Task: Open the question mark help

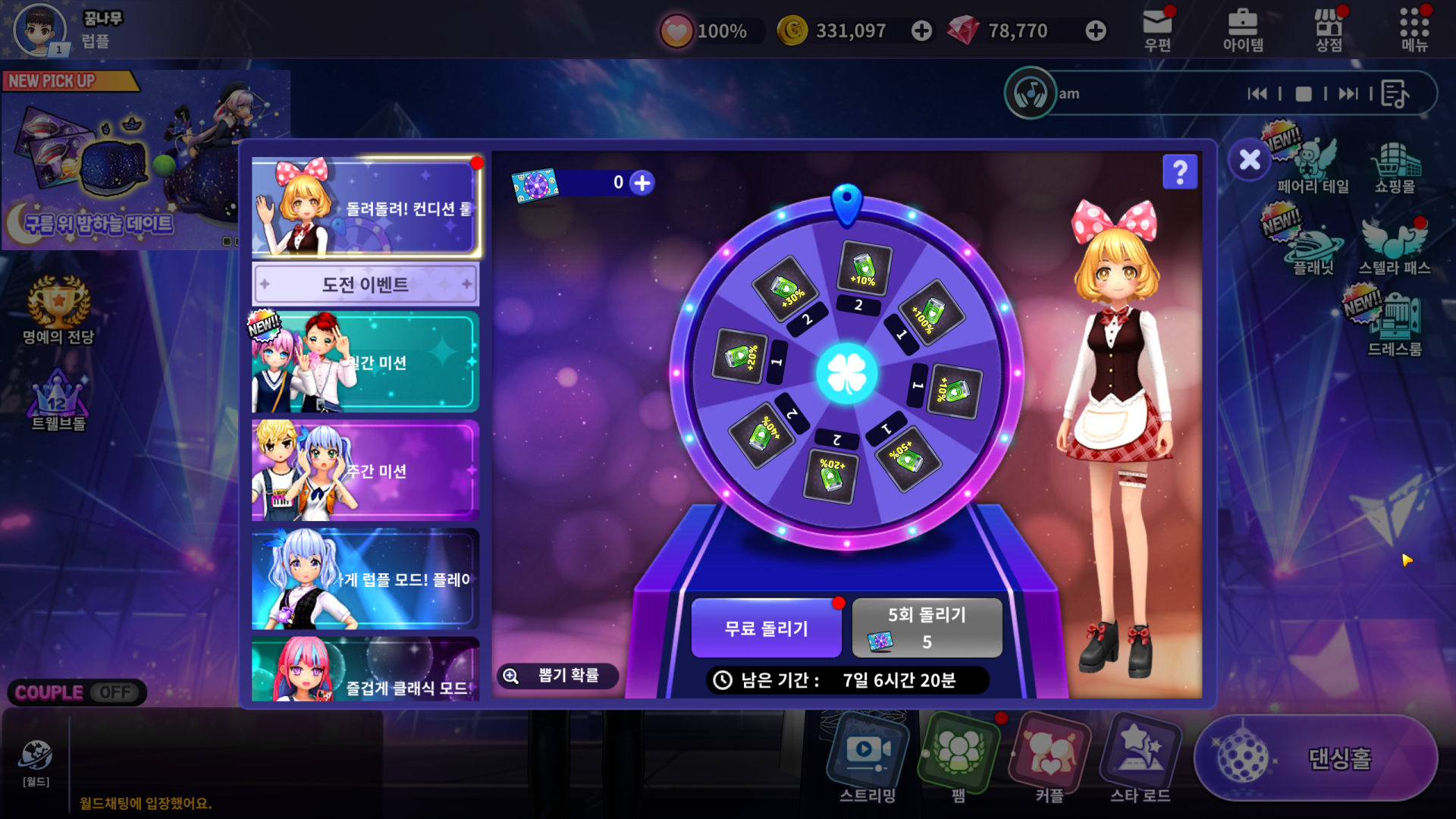Action: 1180,172
